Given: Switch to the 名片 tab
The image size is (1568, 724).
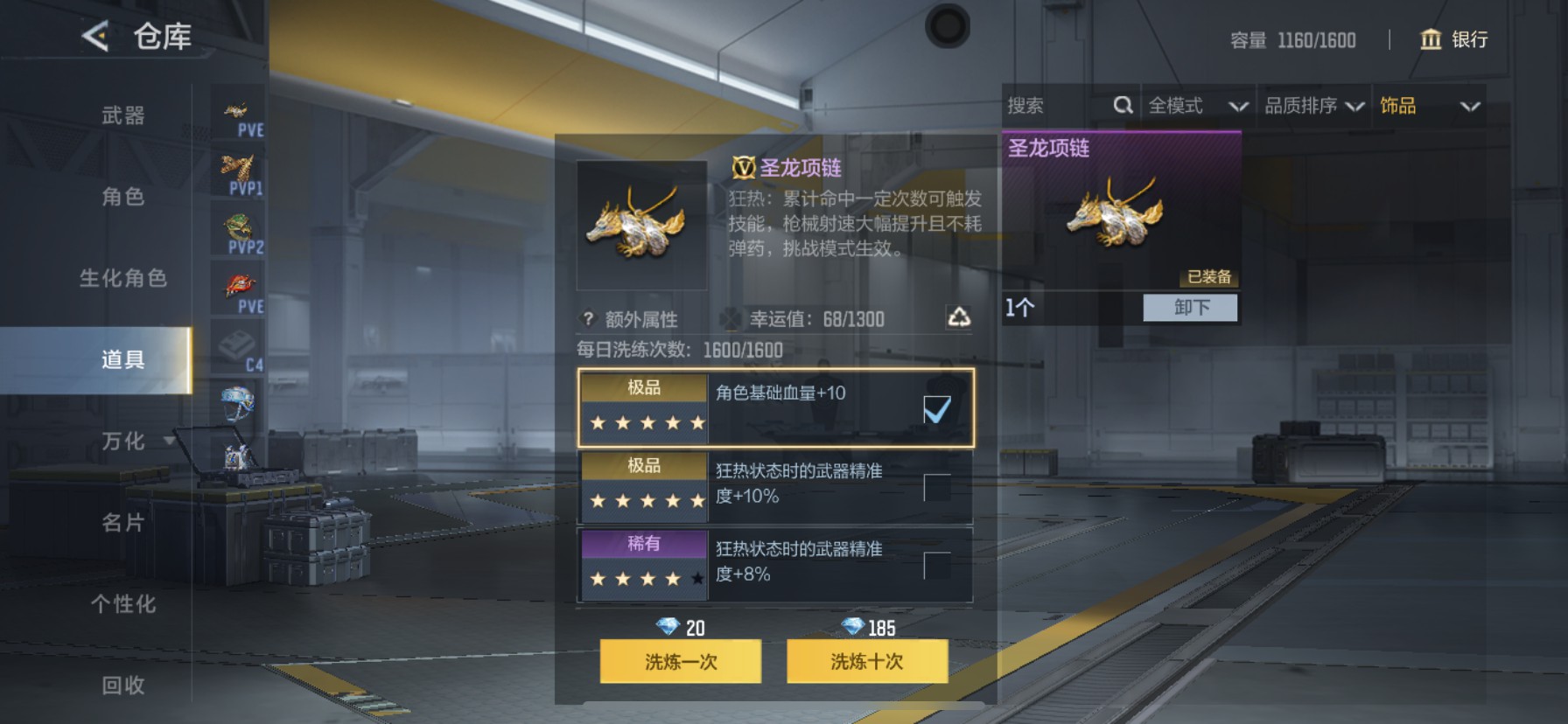Looking at the screenshot, I should pos(121,522).
